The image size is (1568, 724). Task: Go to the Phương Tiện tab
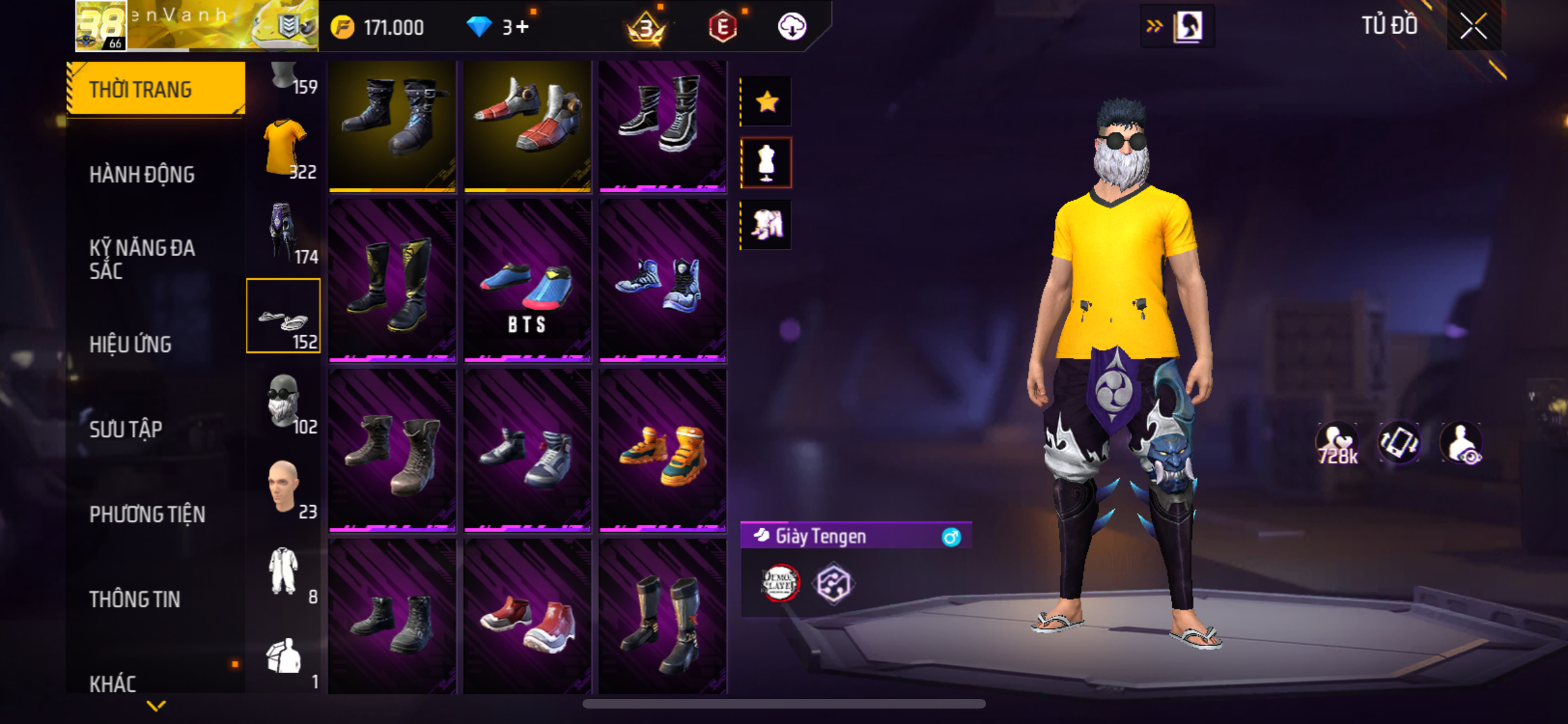coord(147,514)
